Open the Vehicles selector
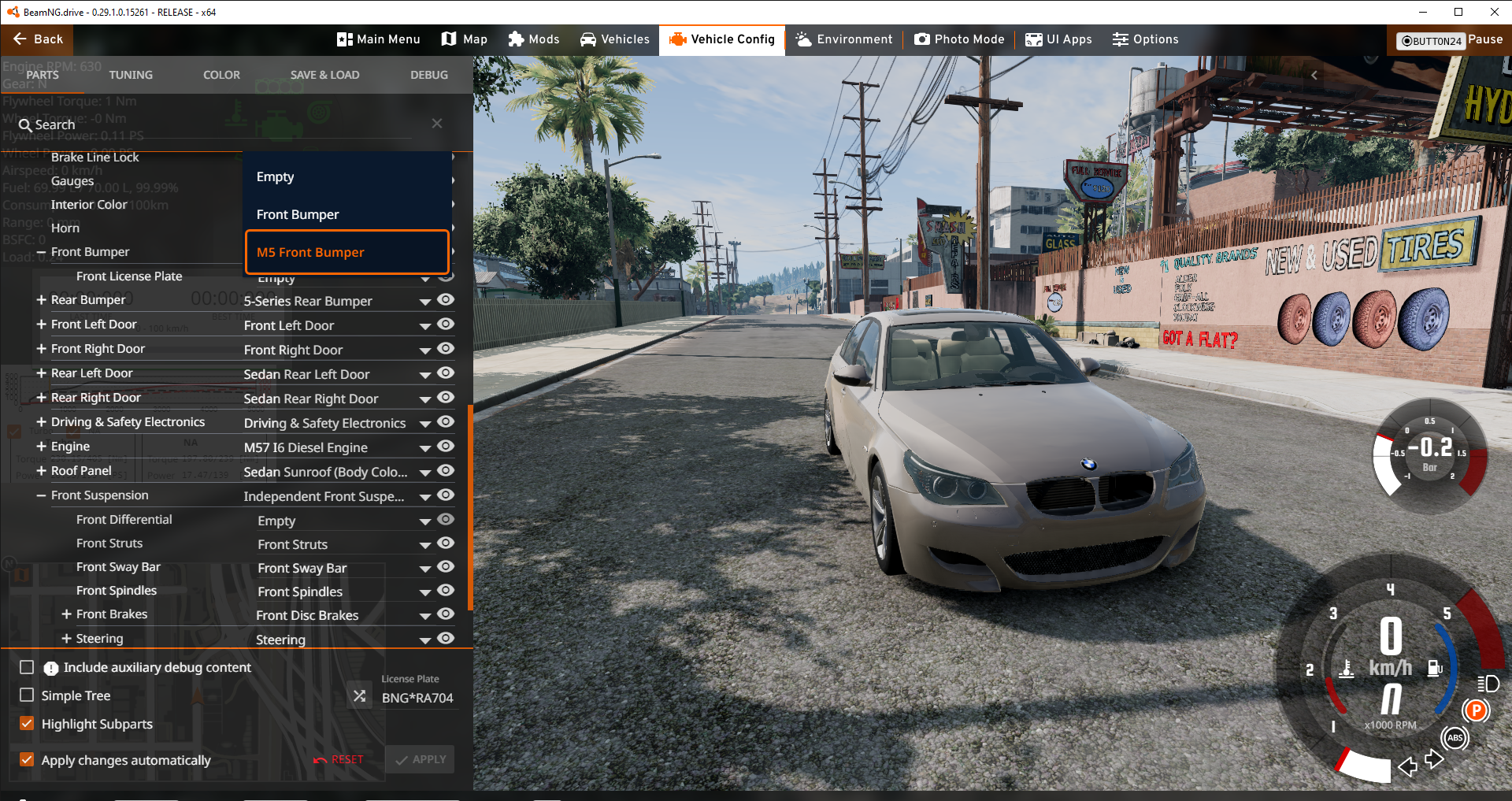 point(615,39)
